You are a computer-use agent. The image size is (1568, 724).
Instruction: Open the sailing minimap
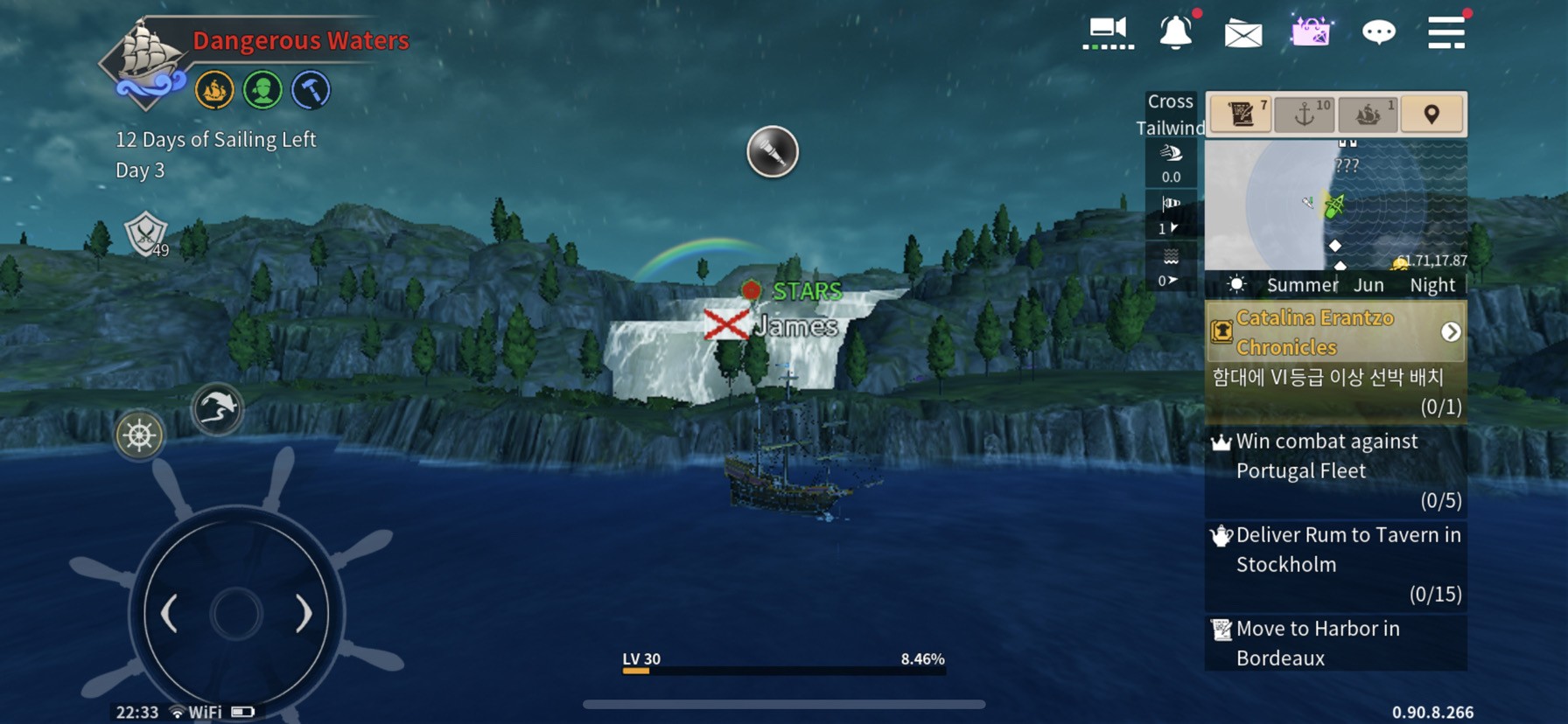1335,205
